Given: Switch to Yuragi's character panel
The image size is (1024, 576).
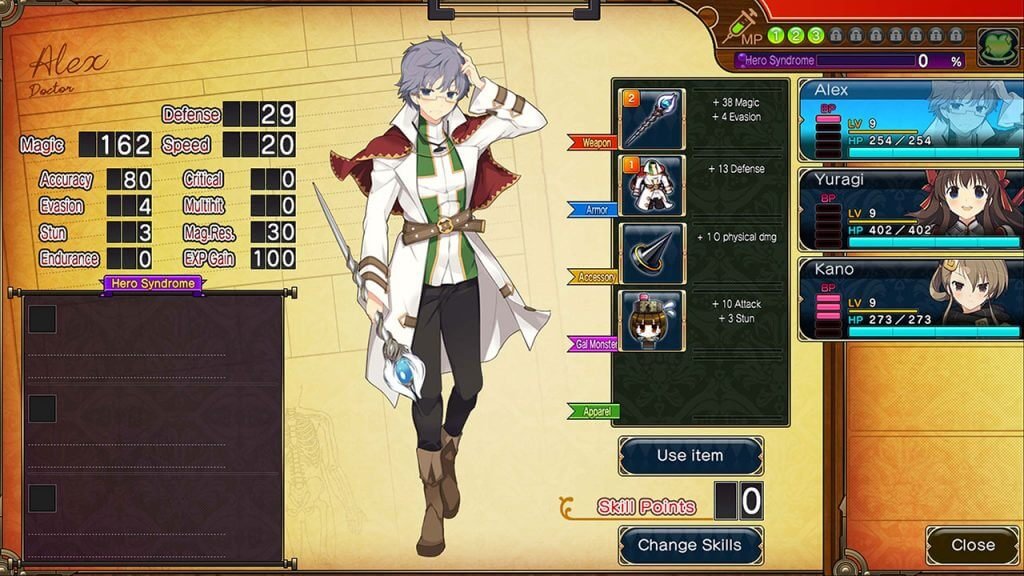Looking at the screenshot, I should [910, 208].
